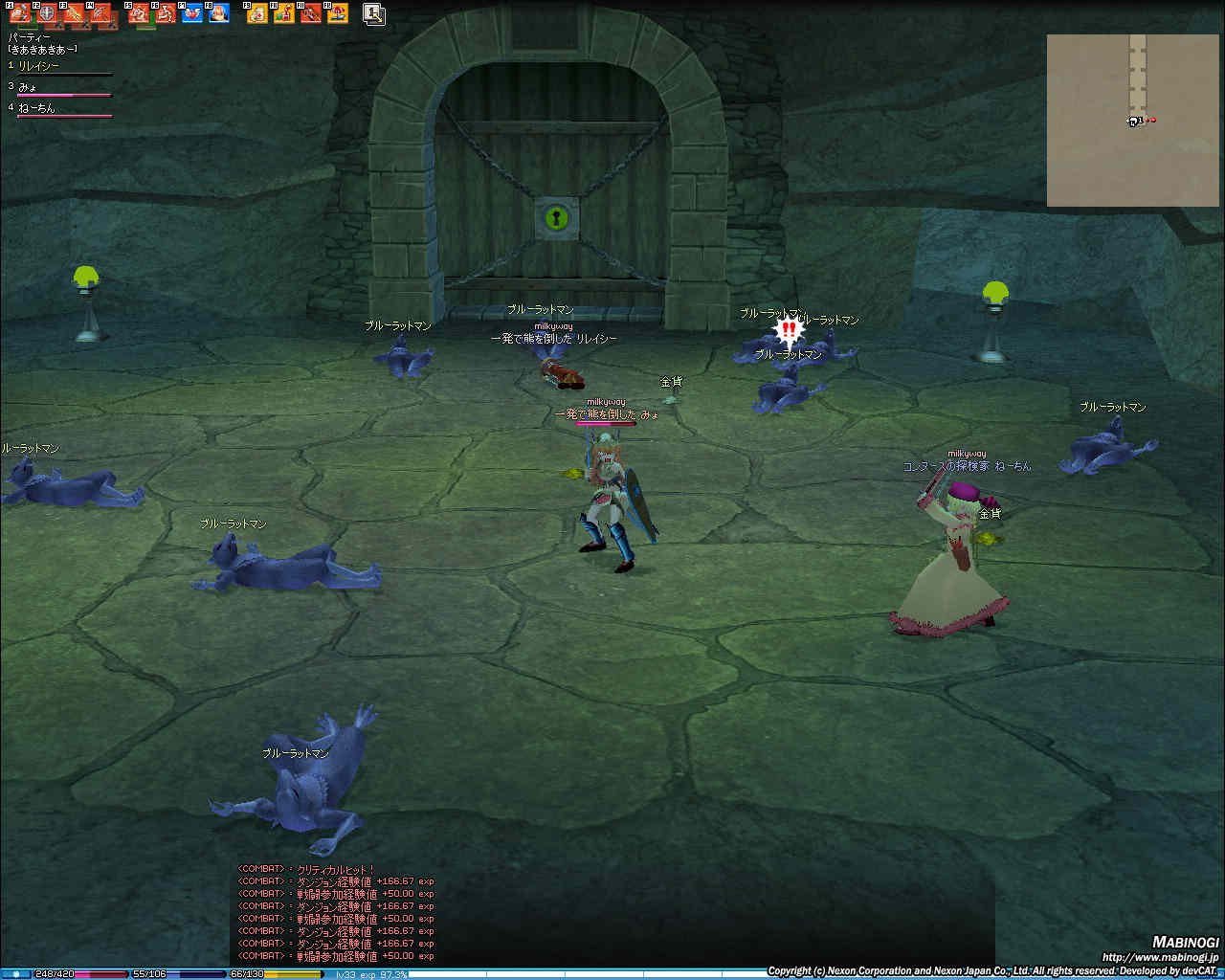Use the F6 red skill icon
The image size is (1225, 980).
tap(166, 13)
